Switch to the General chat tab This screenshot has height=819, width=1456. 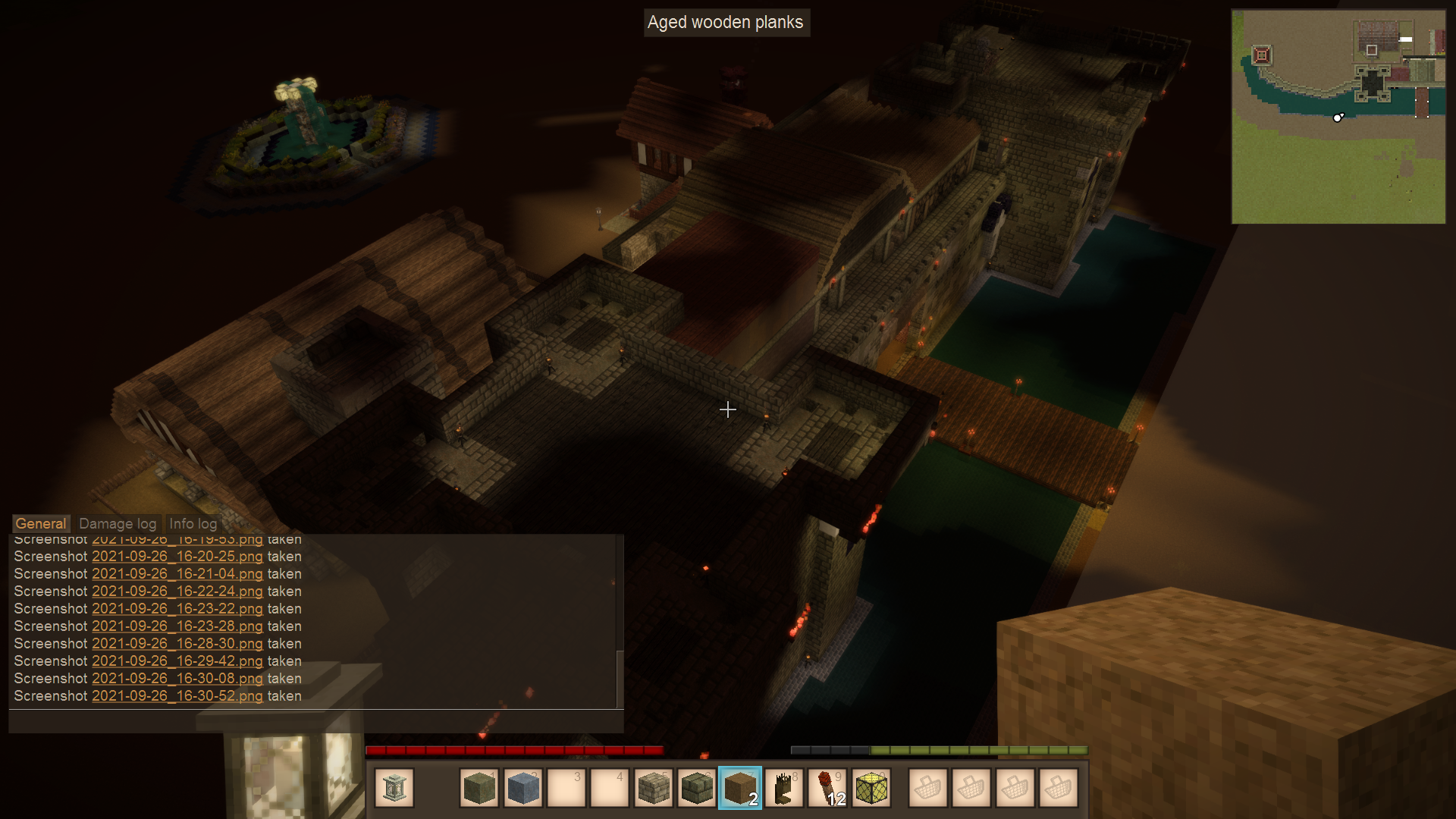tap(41, 524)
